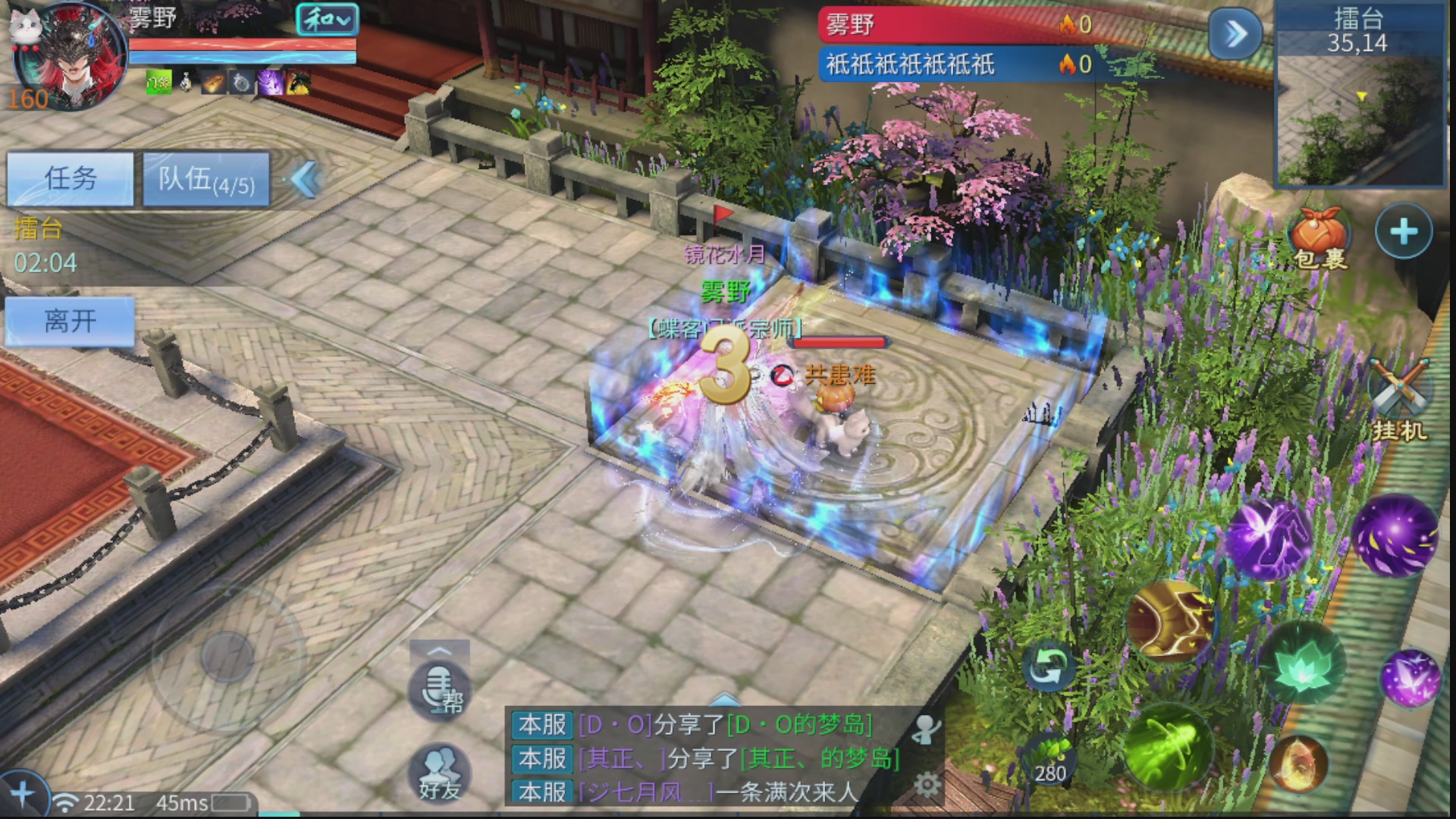
Task: Open the 队伍(4/5) team tab
Action: [205, 180]
